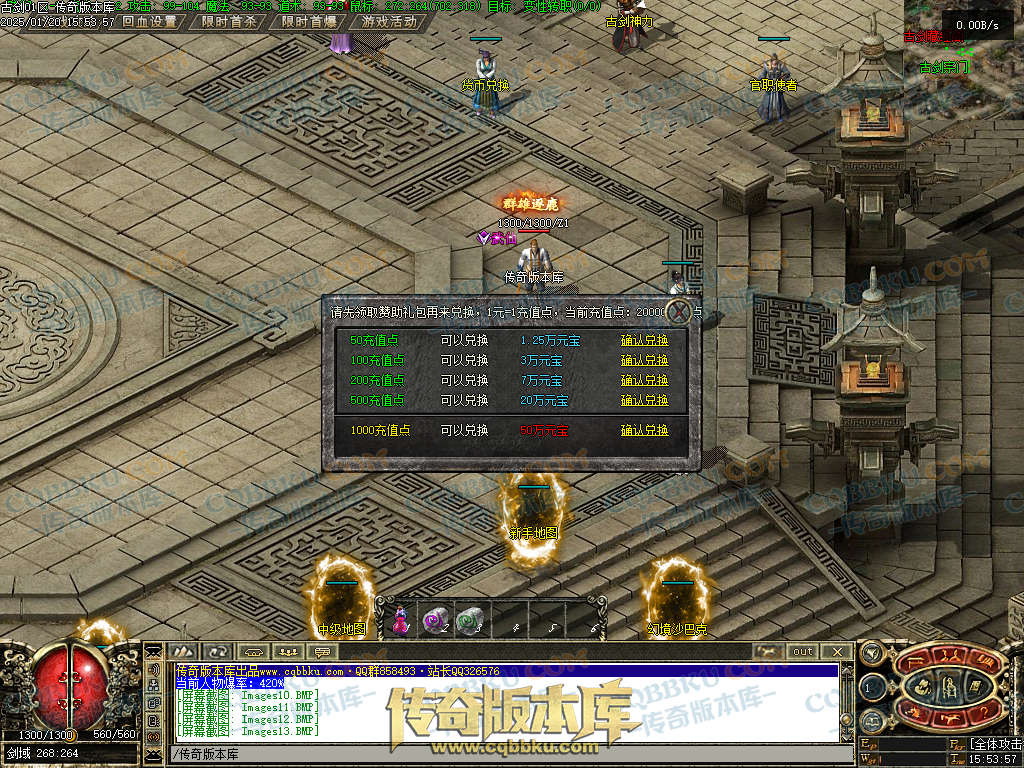Image resolution: width=1024 pixels, height=768 pixels.
Task: Use the purple swirl stone hotbar item
Action: [x=435, y=622]
